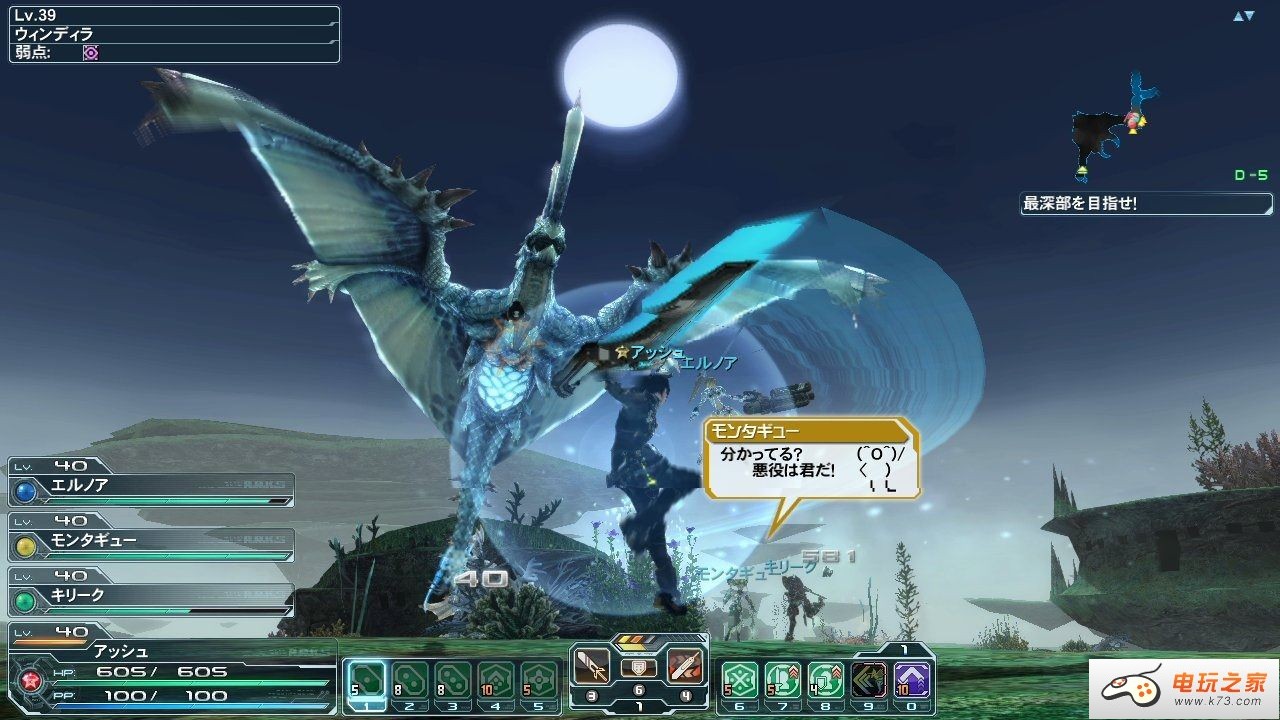
Task: Select the feather blade photon art icon
Action: pyautogui.click(x=685, y=667)
